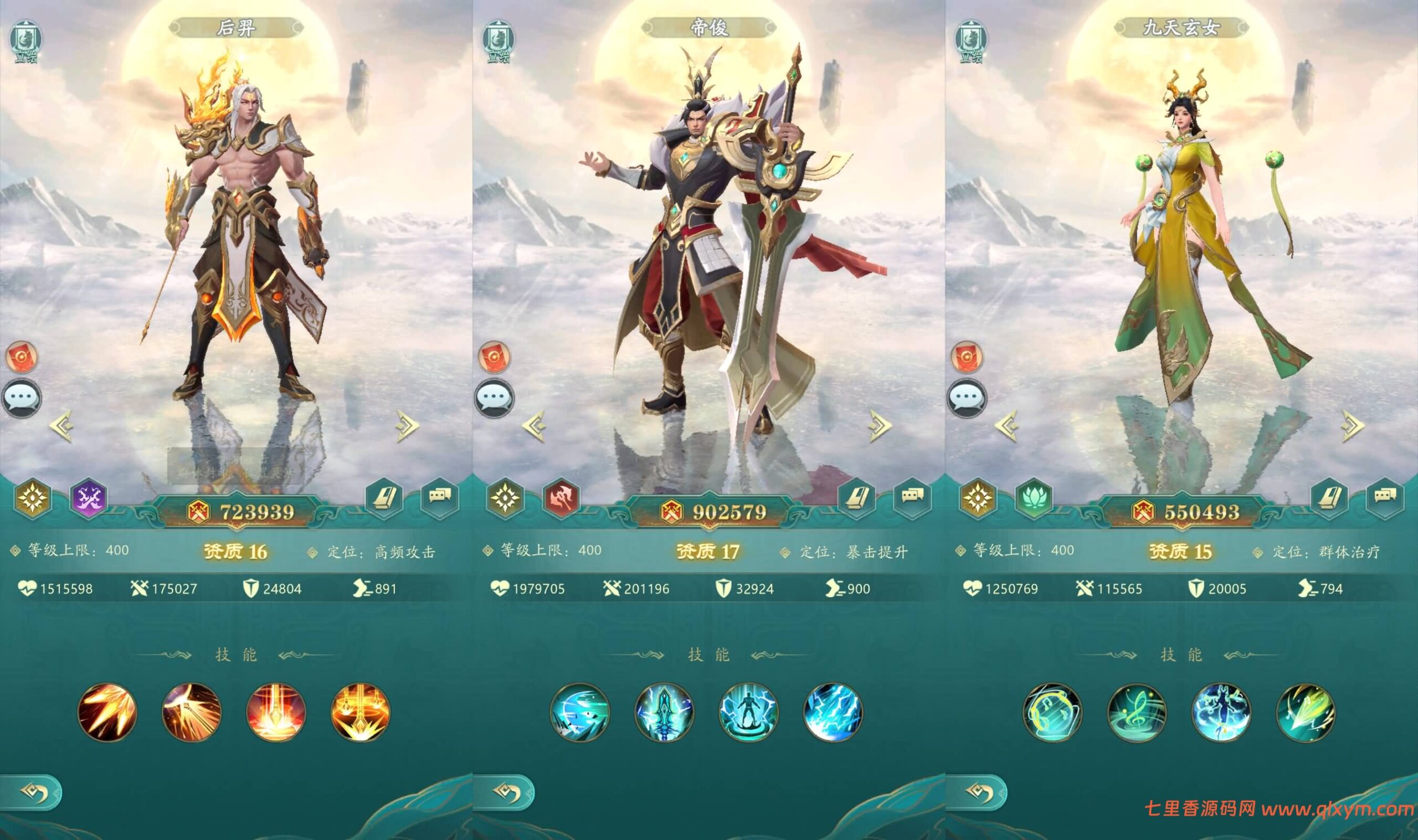View 后羿's fiery arrow volley skill
Screen dimensions: 1418x840
point(107,712)
